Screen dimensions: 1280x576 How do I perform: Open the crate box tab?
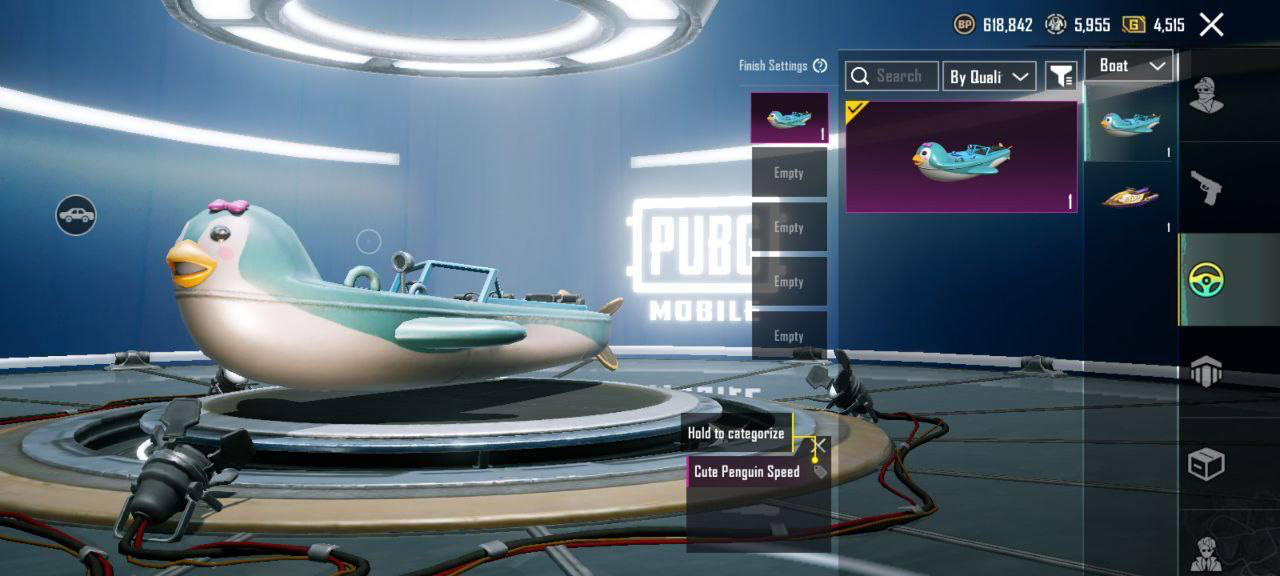(1206, 464)
